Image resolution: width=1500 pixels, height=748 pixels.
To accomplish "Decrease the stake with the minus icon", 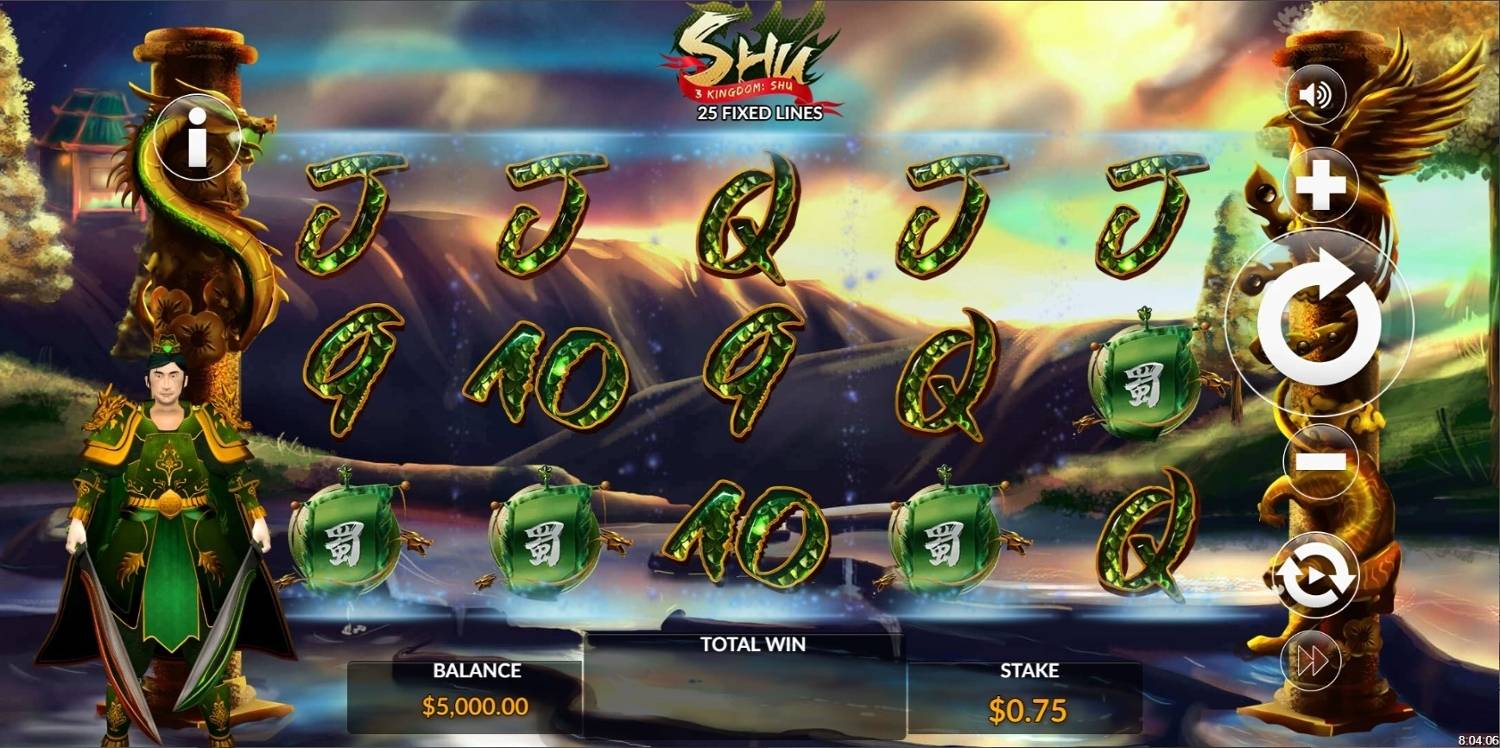I will pos(1318,461).
